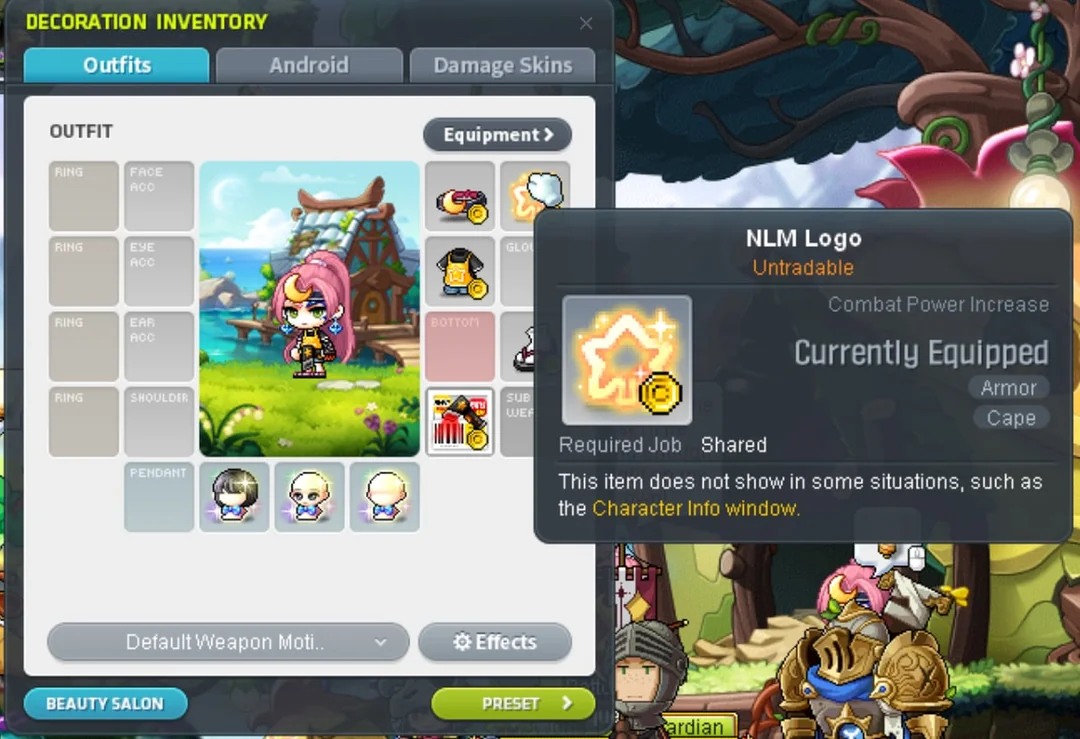Open the Preset menu

coord(513,704)
